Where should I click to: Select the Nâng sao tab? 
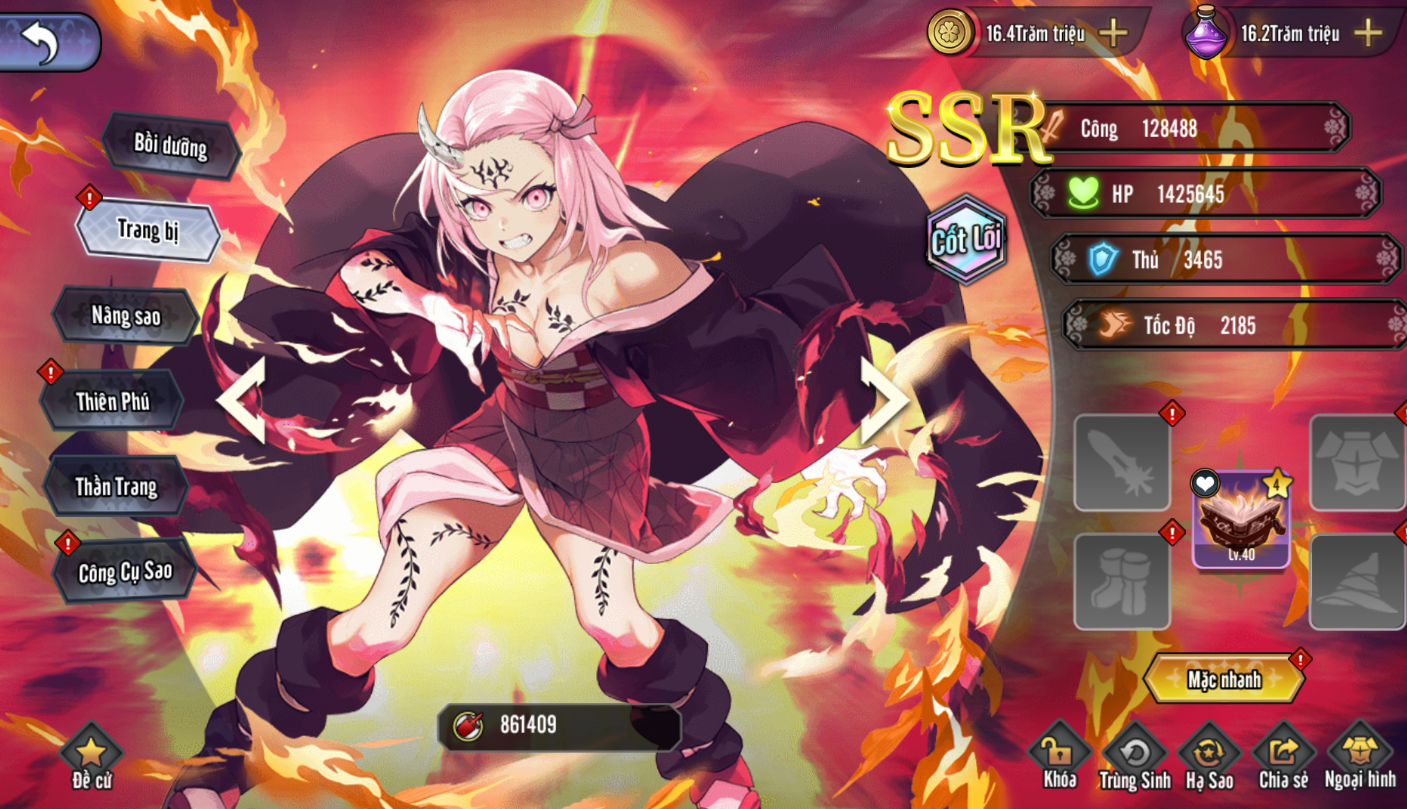(125, 316)
